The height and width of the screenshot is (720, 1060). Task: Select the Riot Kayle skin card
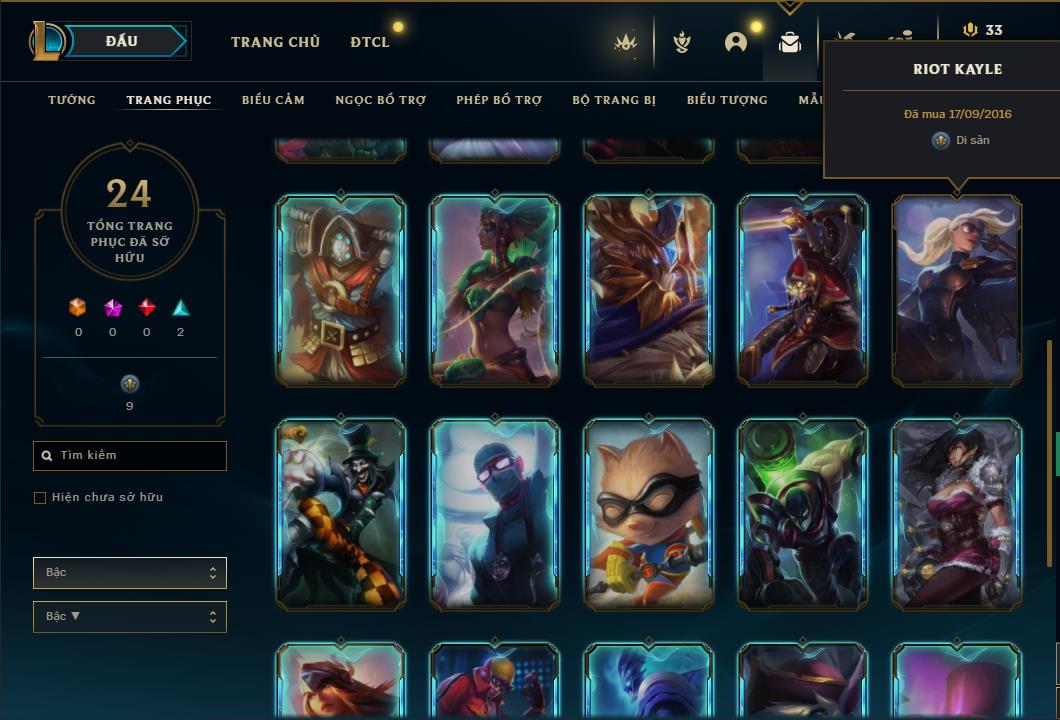tap(957, 290)
